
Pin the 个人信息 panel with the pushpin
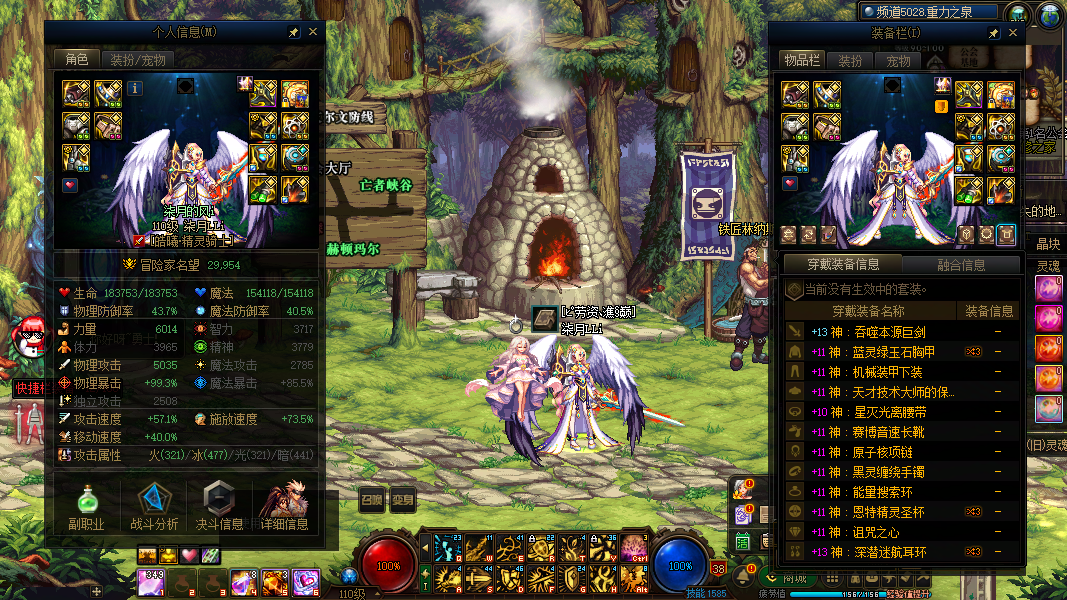click(x=294, y=33)
